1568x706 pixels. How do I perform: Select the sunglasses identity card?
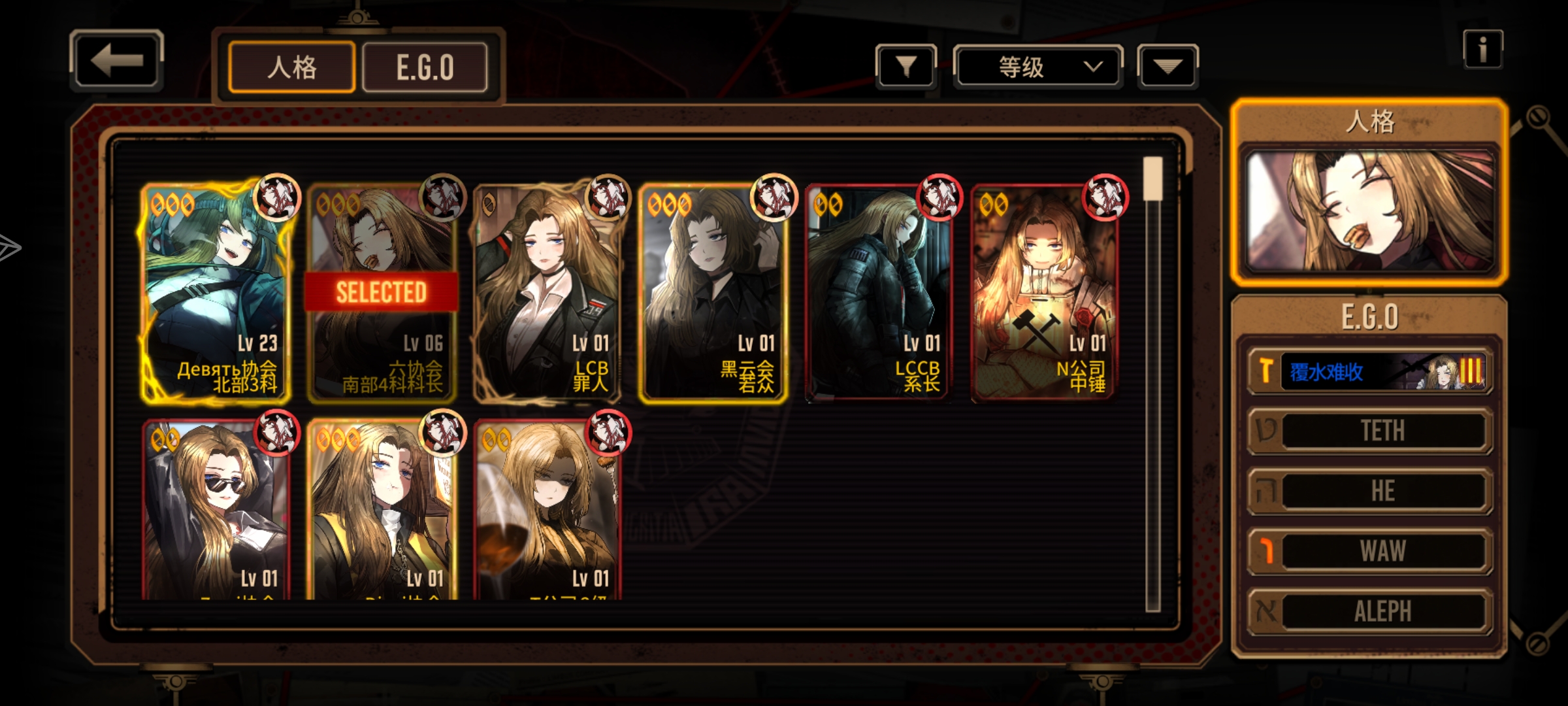[x=216, y=510]
